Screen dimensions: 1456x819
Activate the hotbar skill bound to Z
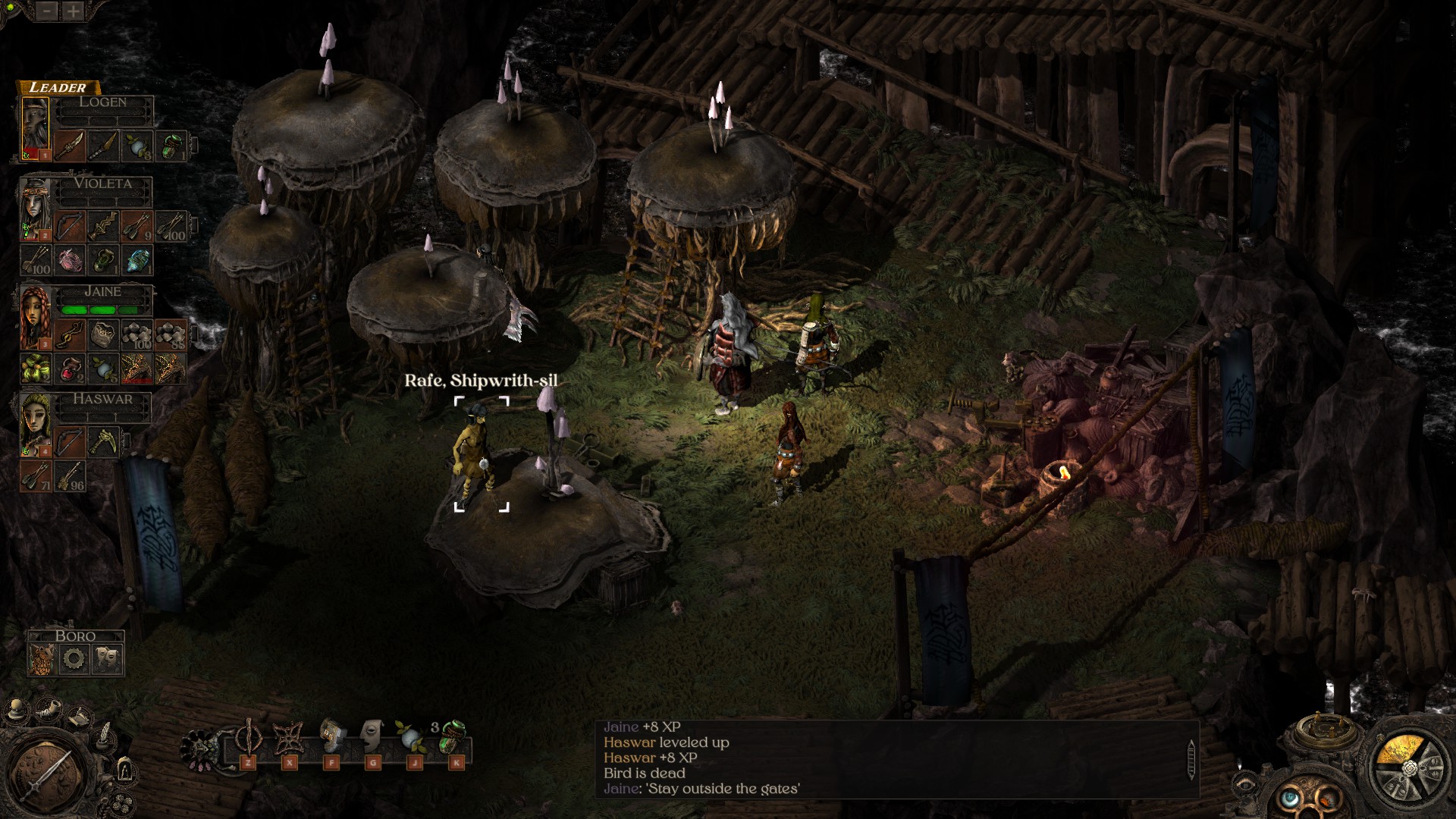pos(248,739)
